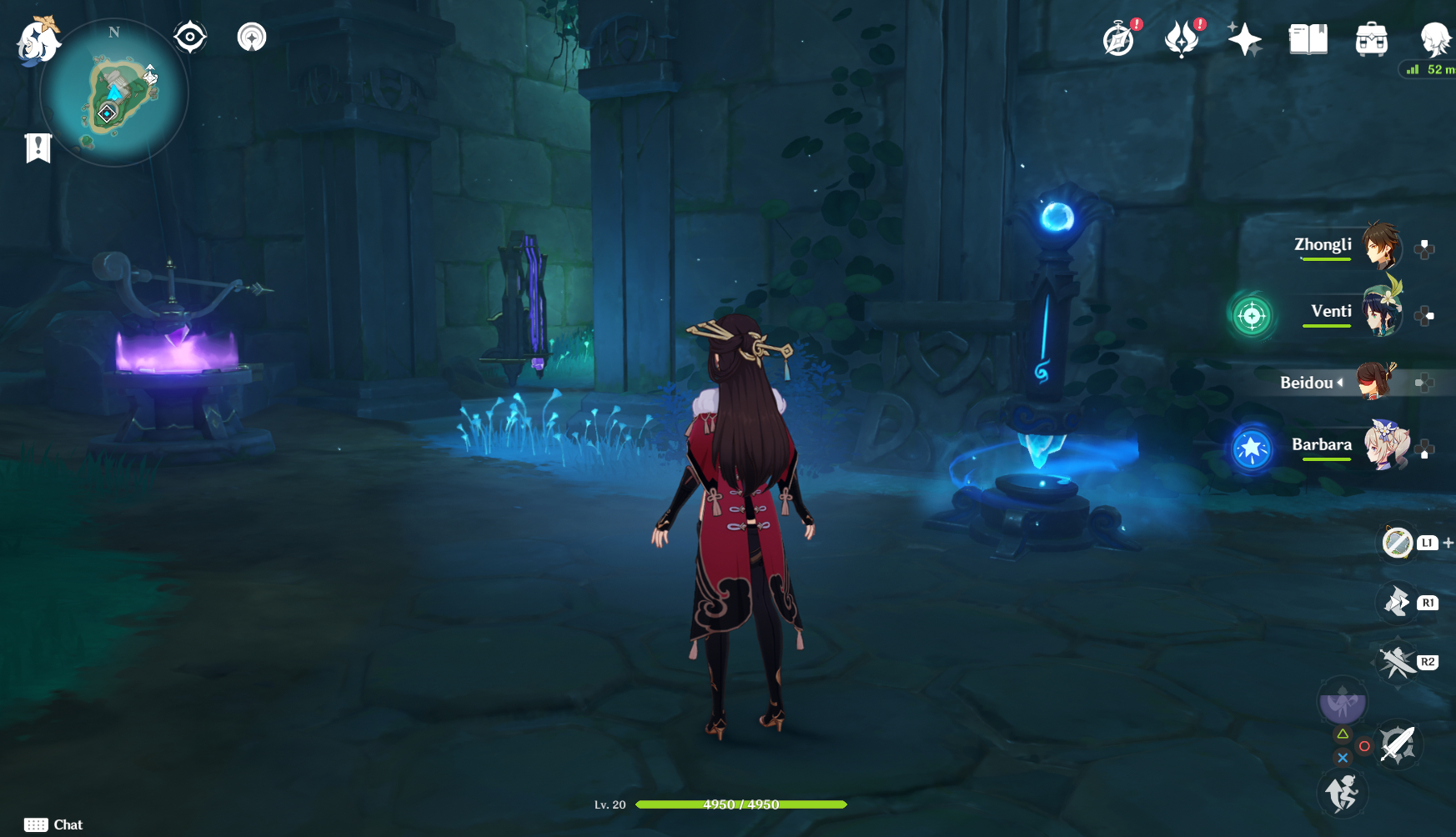Expand Beidou's party slot via small arrow

click(x=1340, y=383)
